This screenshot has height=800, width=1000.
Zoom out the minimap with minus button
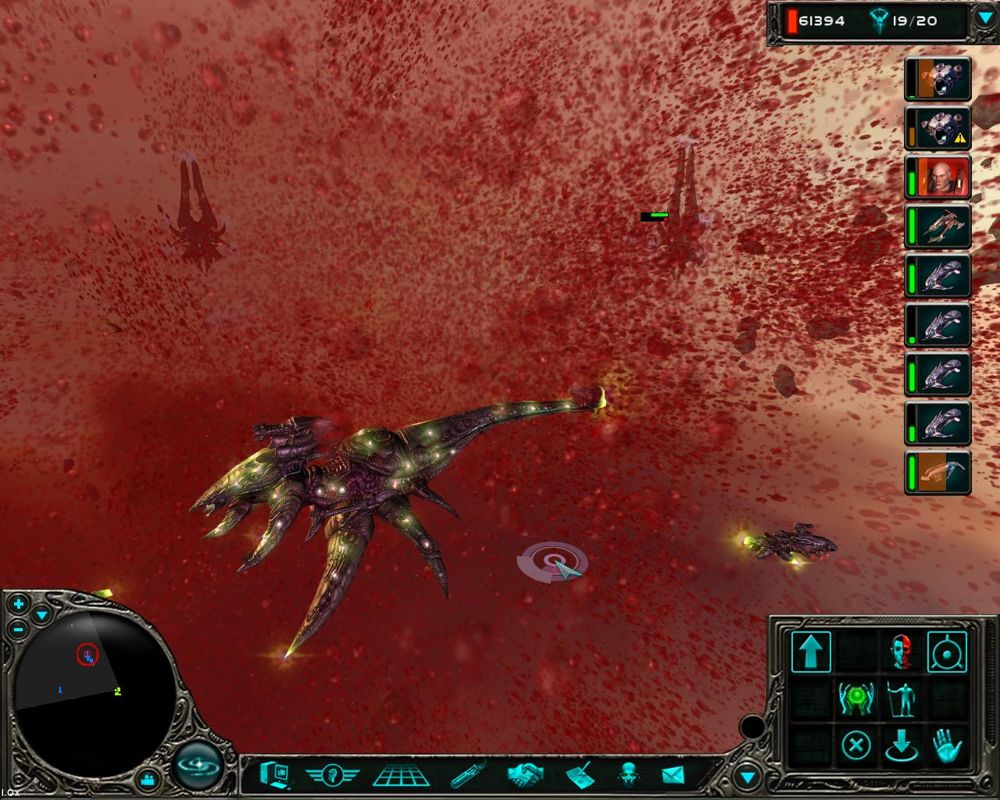pos(19,629)
